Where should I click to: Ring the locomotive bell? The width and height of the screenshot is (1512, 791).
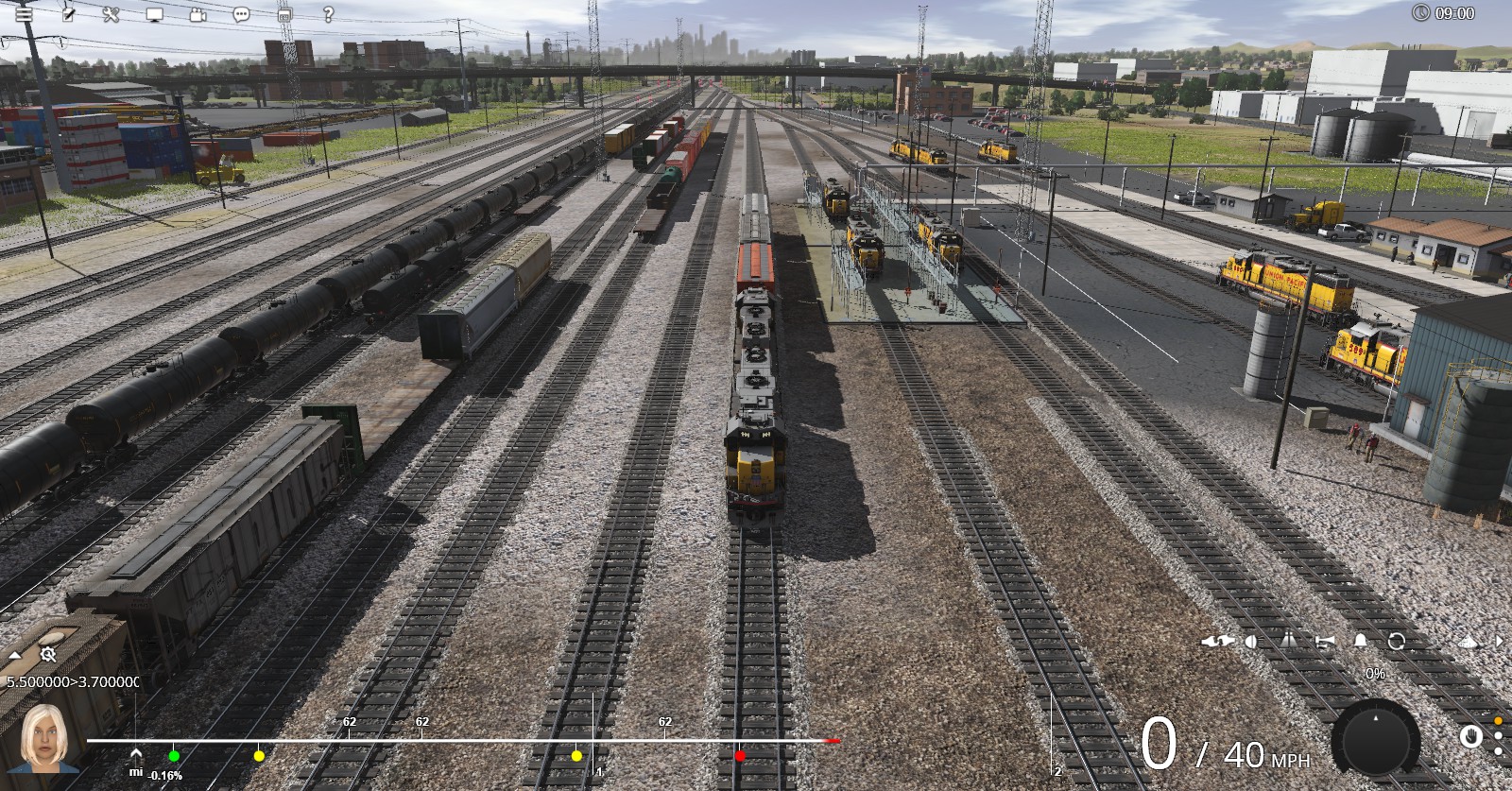click(x=1361, y=642)
